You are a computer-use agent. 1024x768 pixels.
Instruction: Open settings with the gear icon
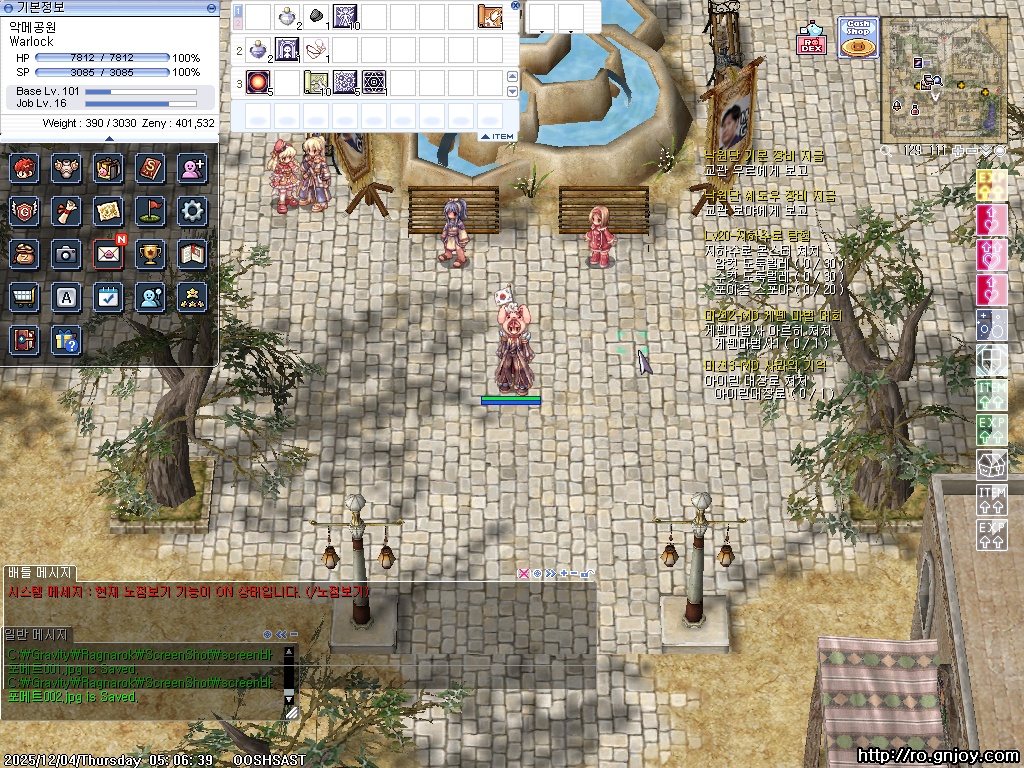point(191,210)
